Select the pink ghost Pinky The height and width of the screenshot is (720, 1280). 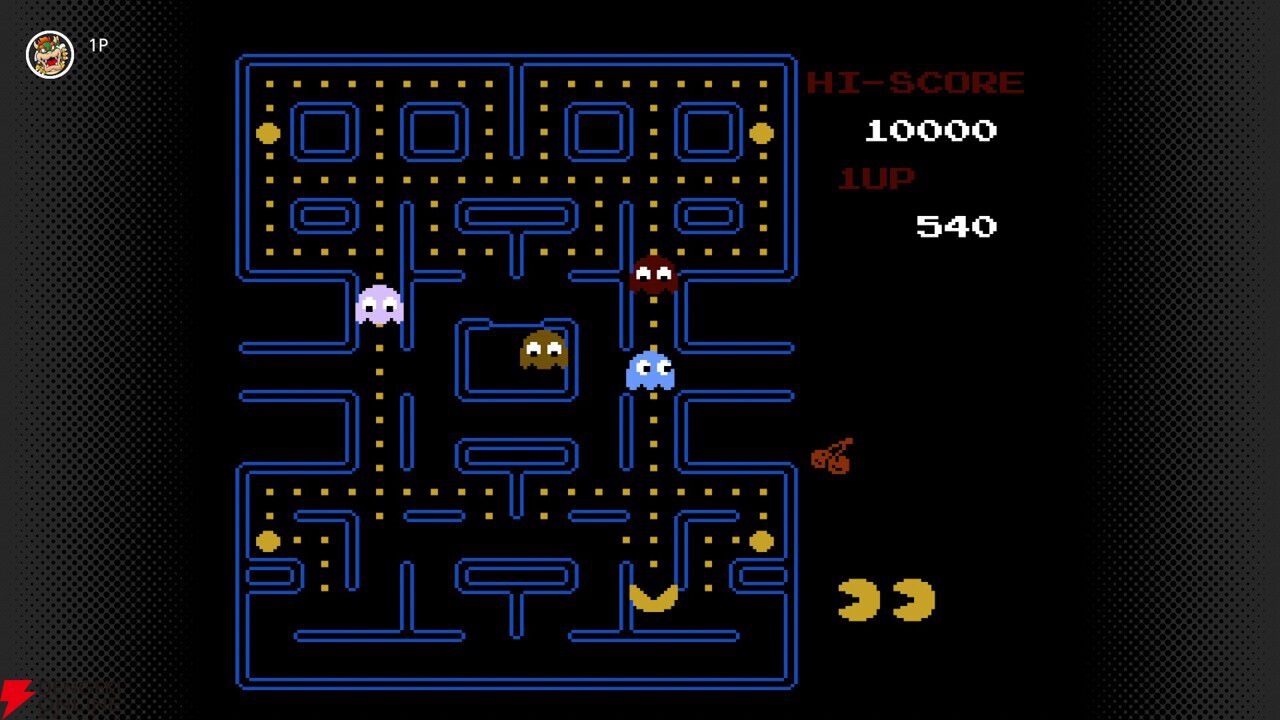pyautogui.click(x=379, y=306)
